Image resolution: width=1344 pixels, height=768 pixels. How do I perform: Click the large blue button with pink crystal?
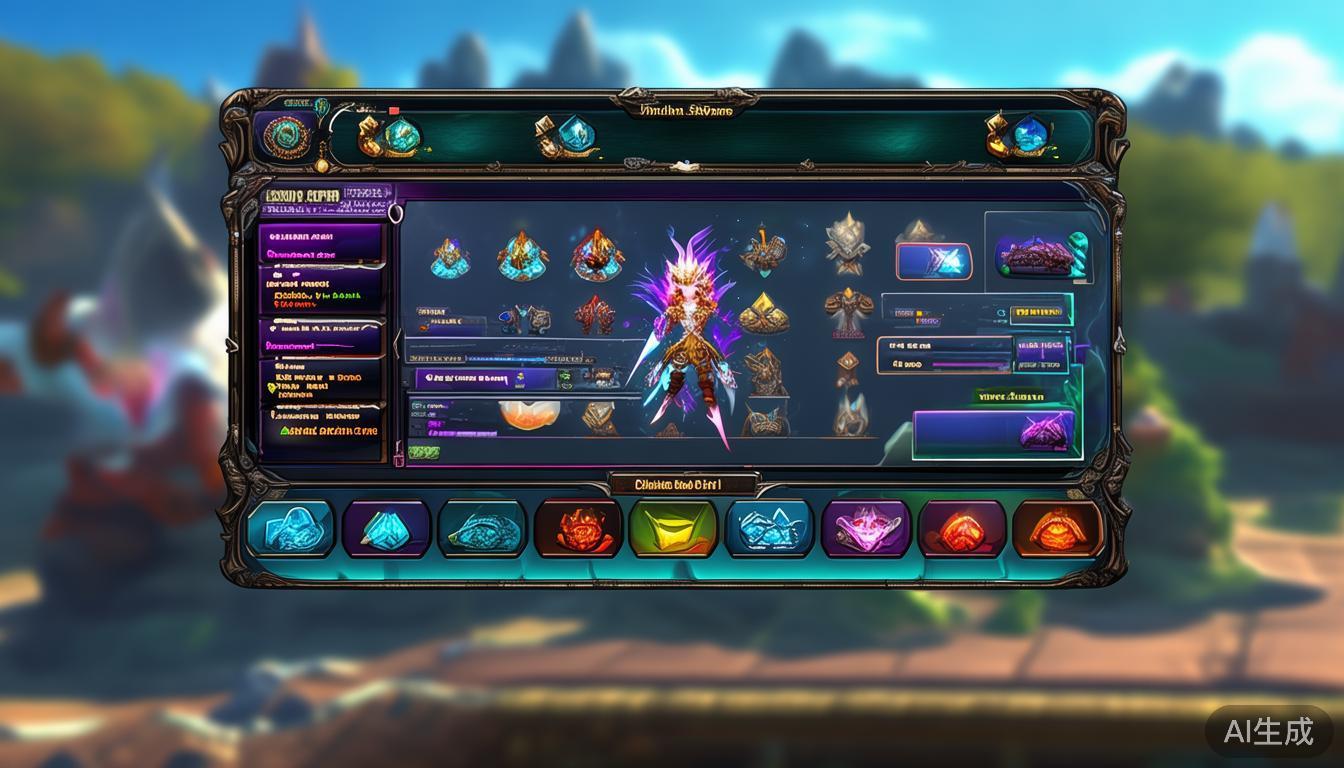[995, 433]
